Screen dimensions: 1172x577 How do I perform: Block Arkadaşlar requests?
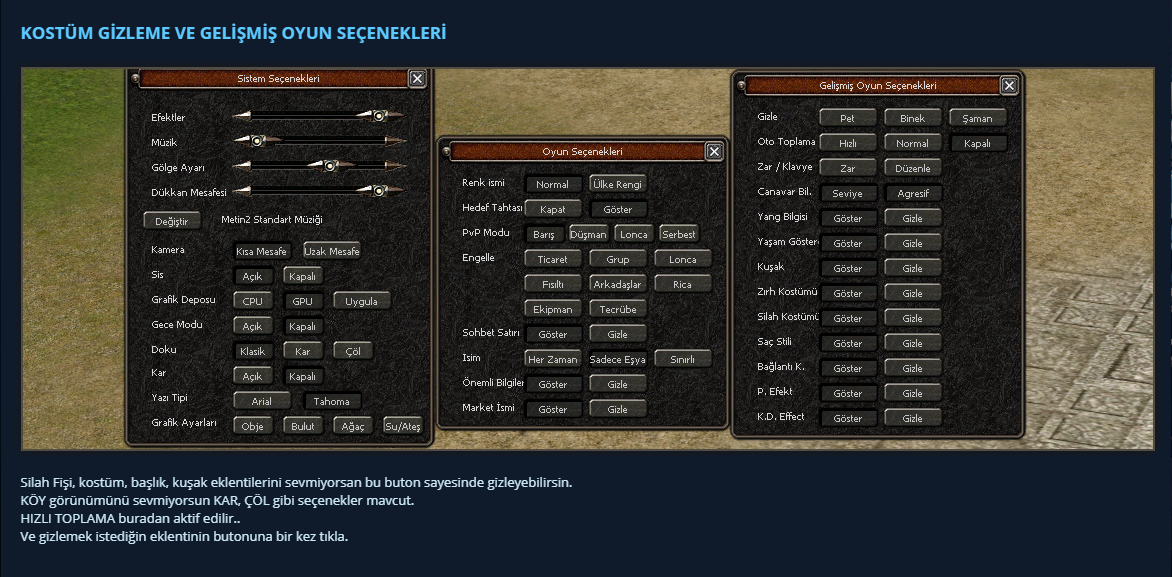[x=617, y=284]
